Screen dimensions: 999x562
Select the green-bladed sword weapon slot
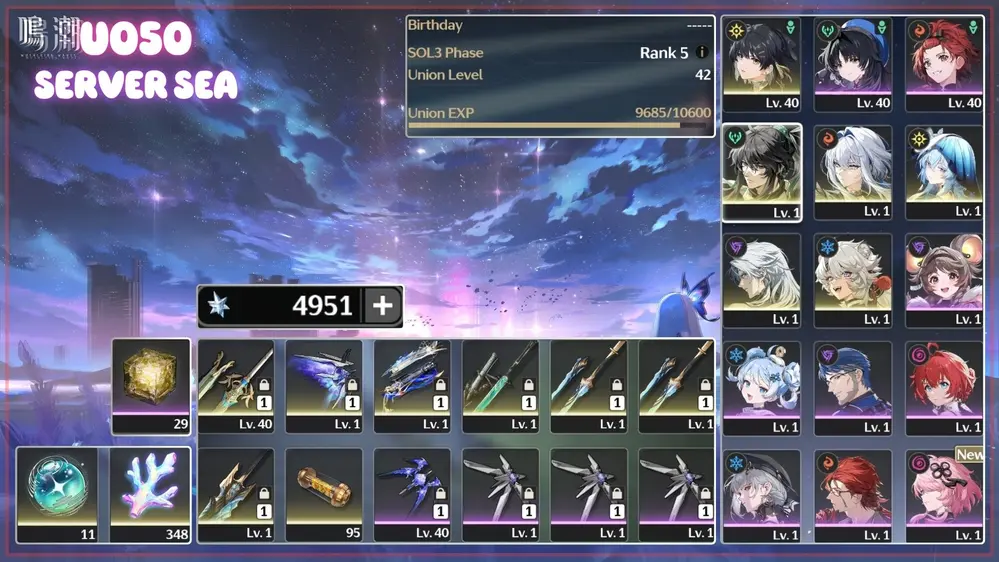tap(500, 385)
